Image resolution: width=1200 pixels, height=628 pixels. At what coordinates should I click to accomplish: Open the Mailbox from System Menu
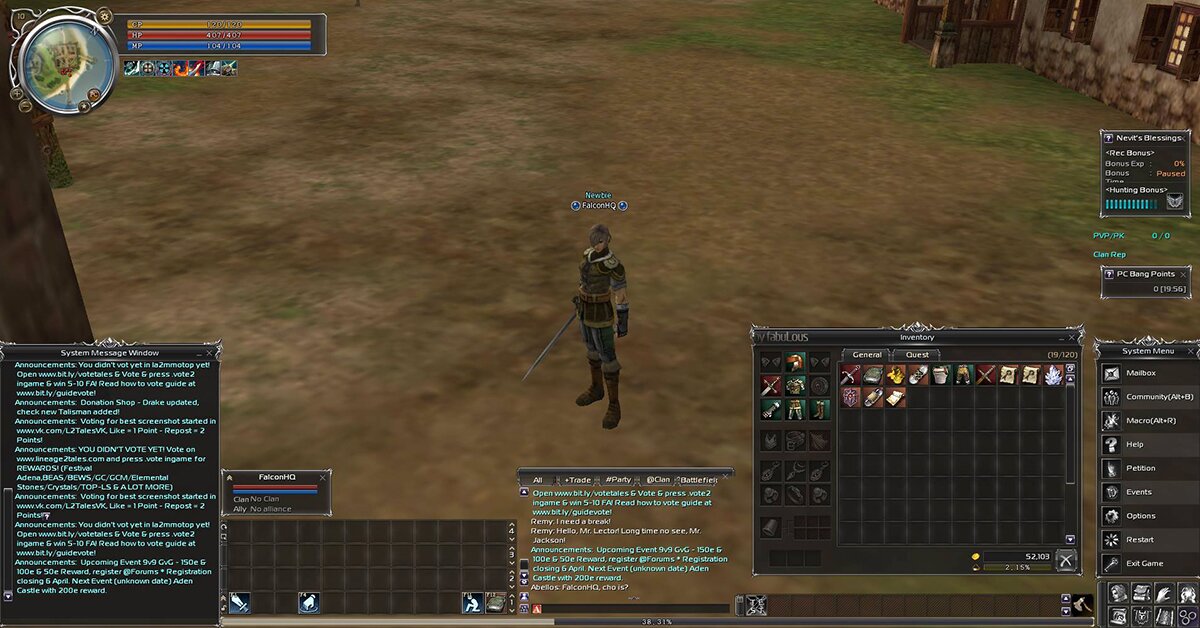click(x=1141, y=373)
